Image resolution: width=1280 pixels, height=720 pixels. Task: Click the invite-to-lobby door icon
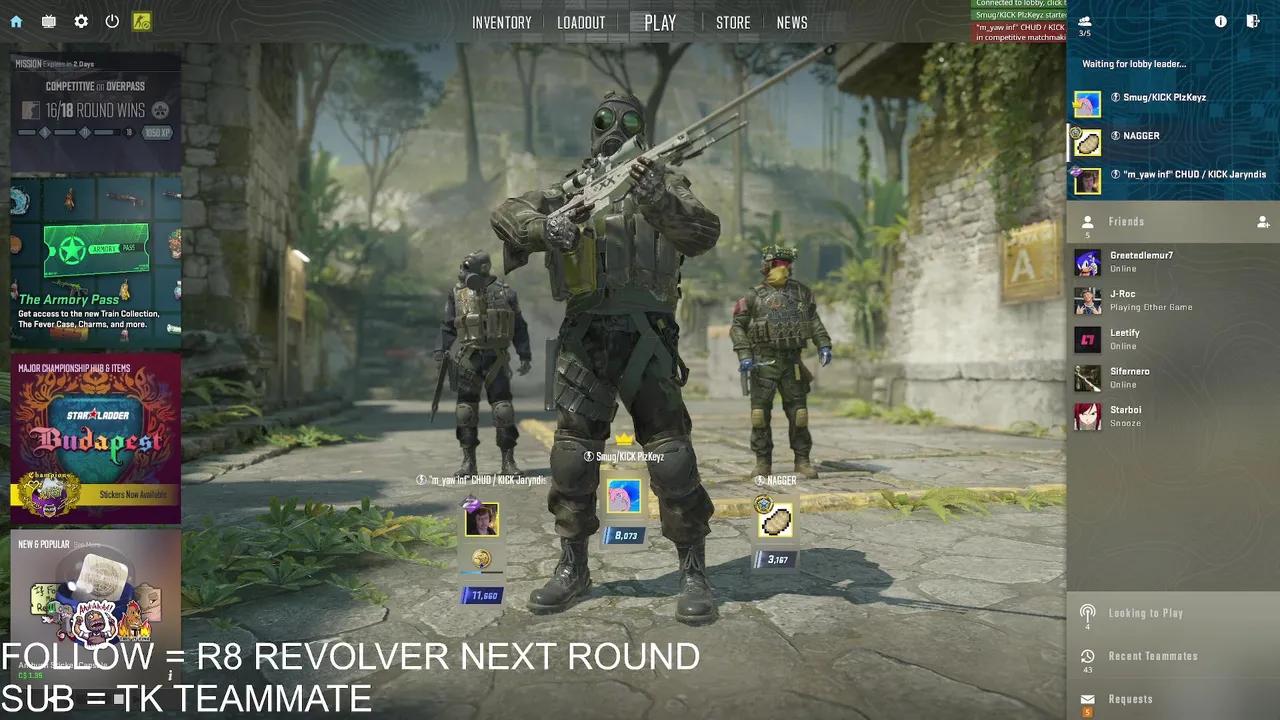click(x=1253, y=21)
